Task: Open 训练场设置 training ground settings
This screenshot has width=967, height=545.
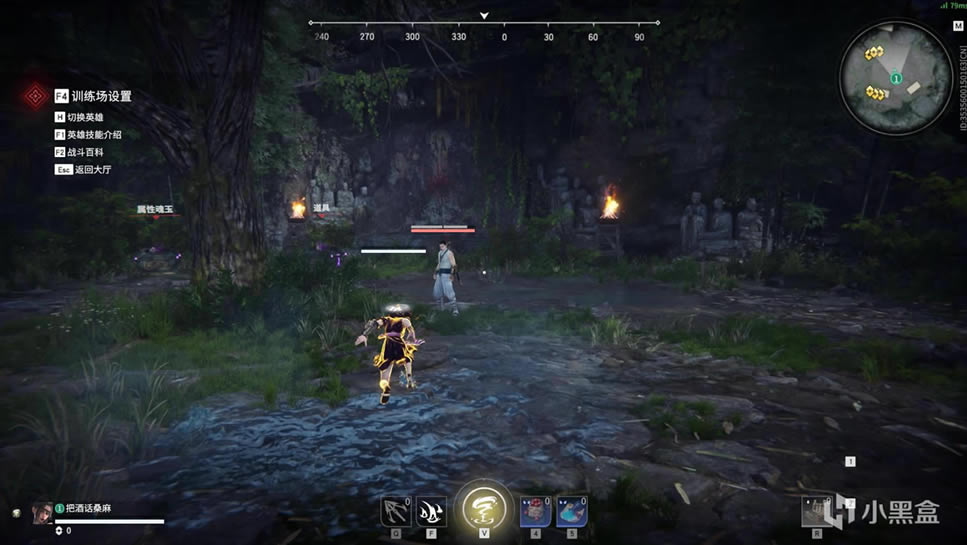Action: pos(101,96)
